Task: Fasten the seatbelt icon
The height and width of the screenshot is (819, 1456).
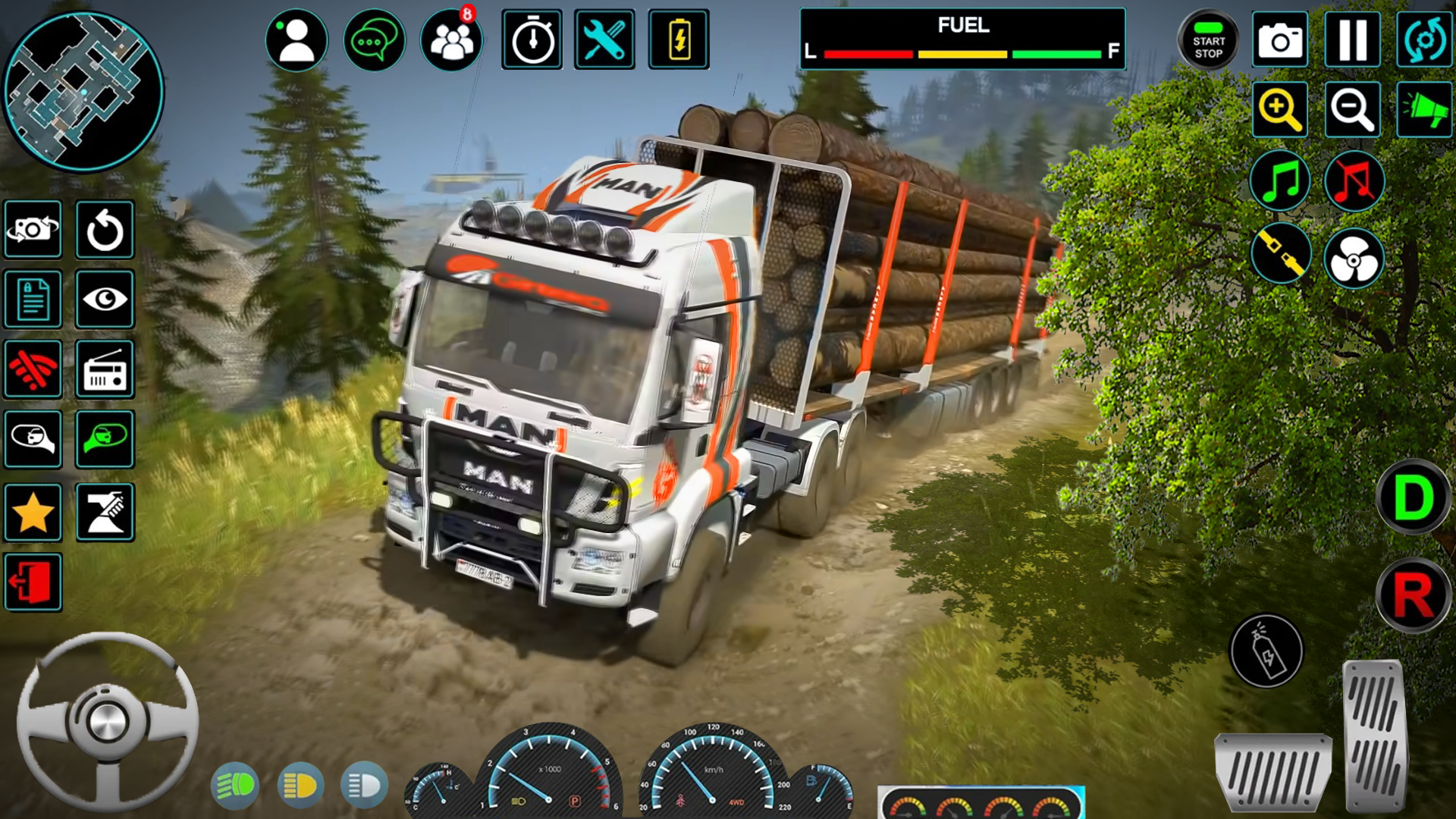Action: click(x=1280, y=255)
